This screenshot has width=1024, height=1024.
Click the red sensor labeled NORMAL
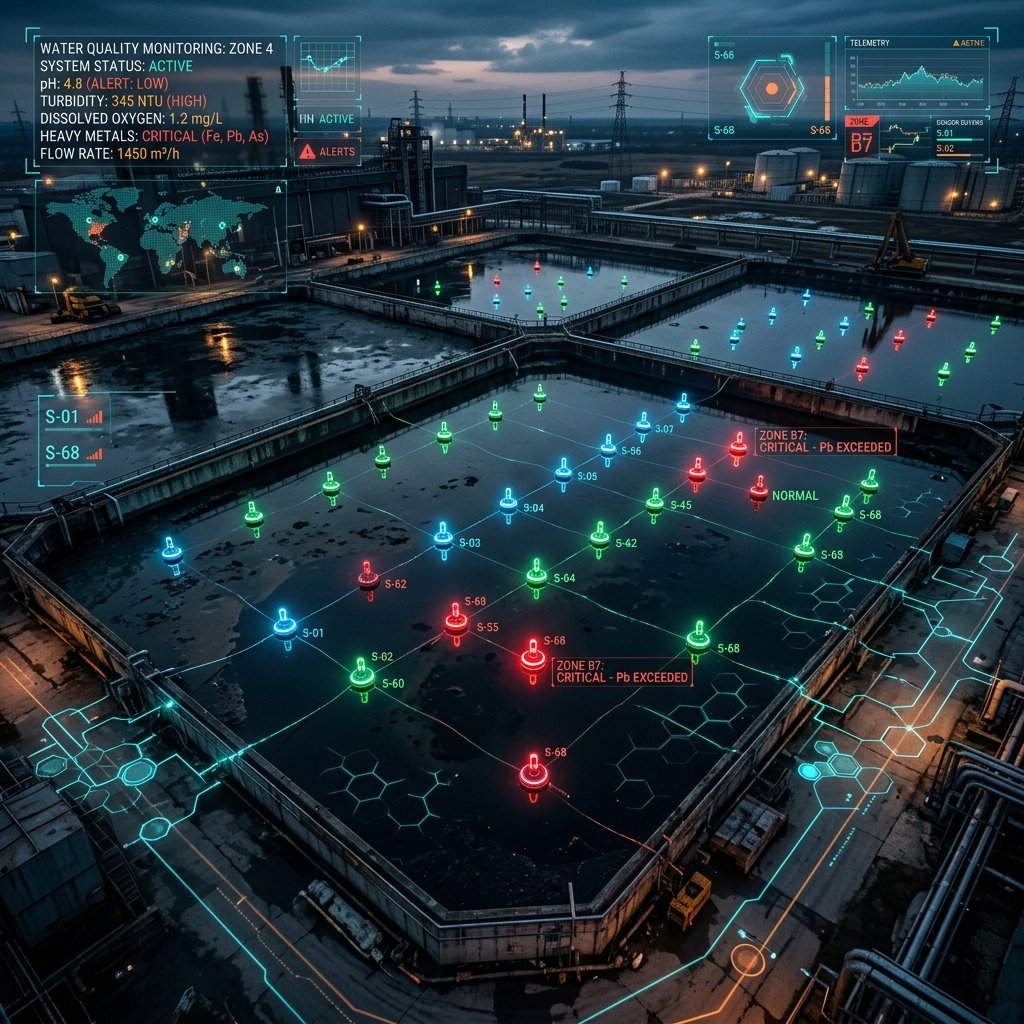pyautogui.click(x=759, y=490)
